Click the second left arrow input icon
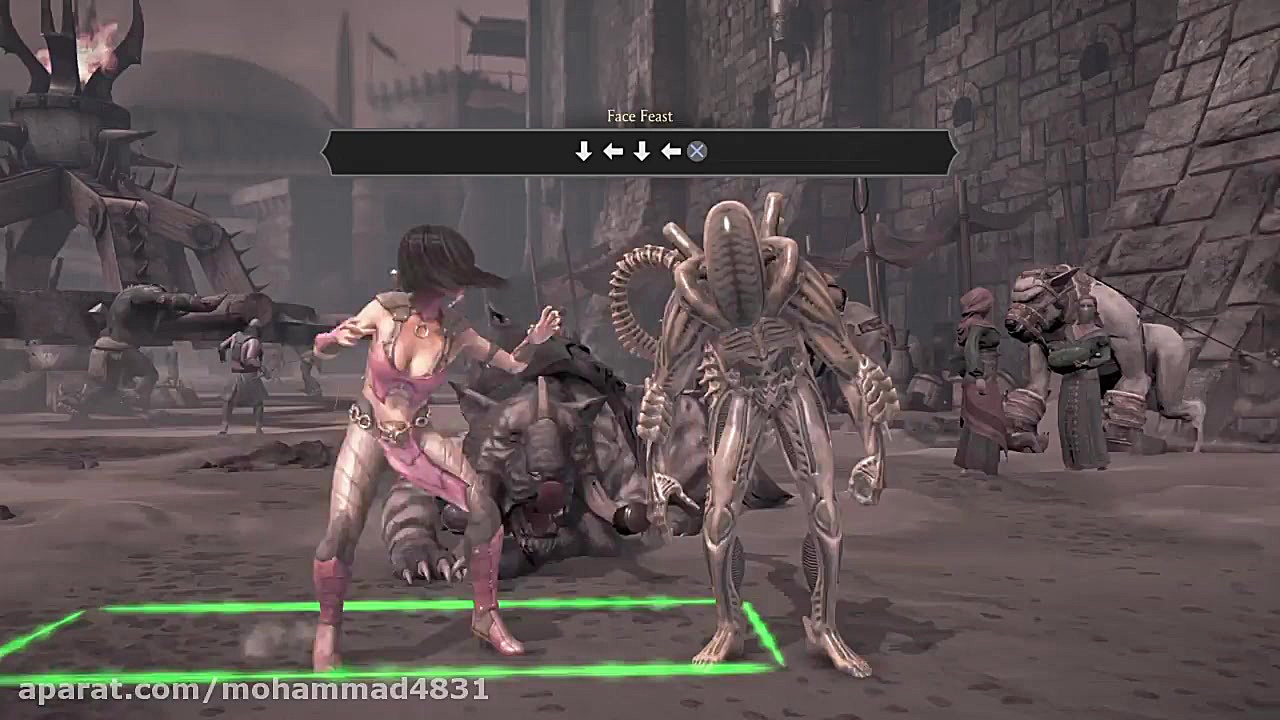 pos(669,152)
